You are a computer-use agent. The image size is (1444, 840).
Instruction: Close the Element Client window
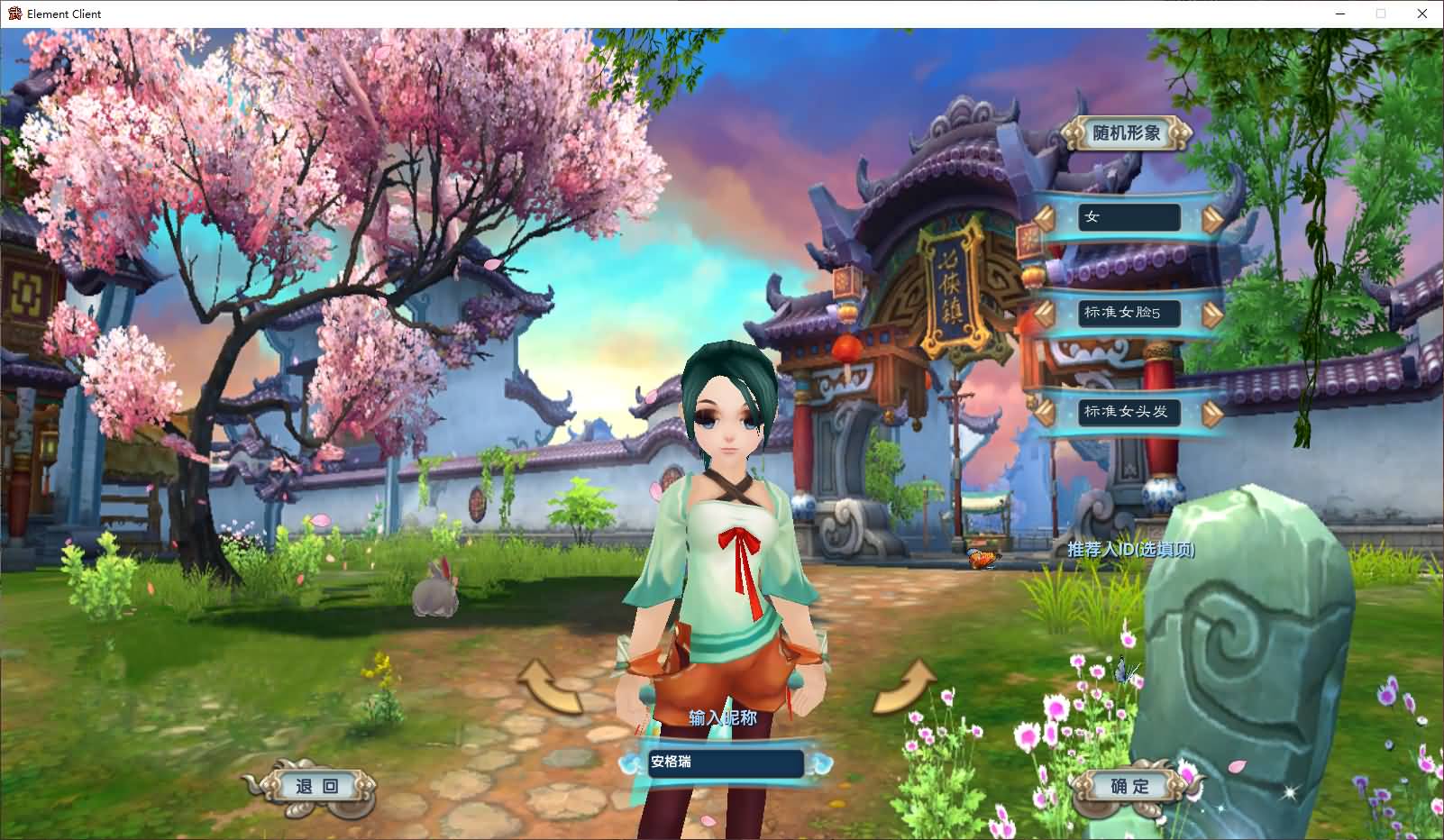tap(1422, 14)
